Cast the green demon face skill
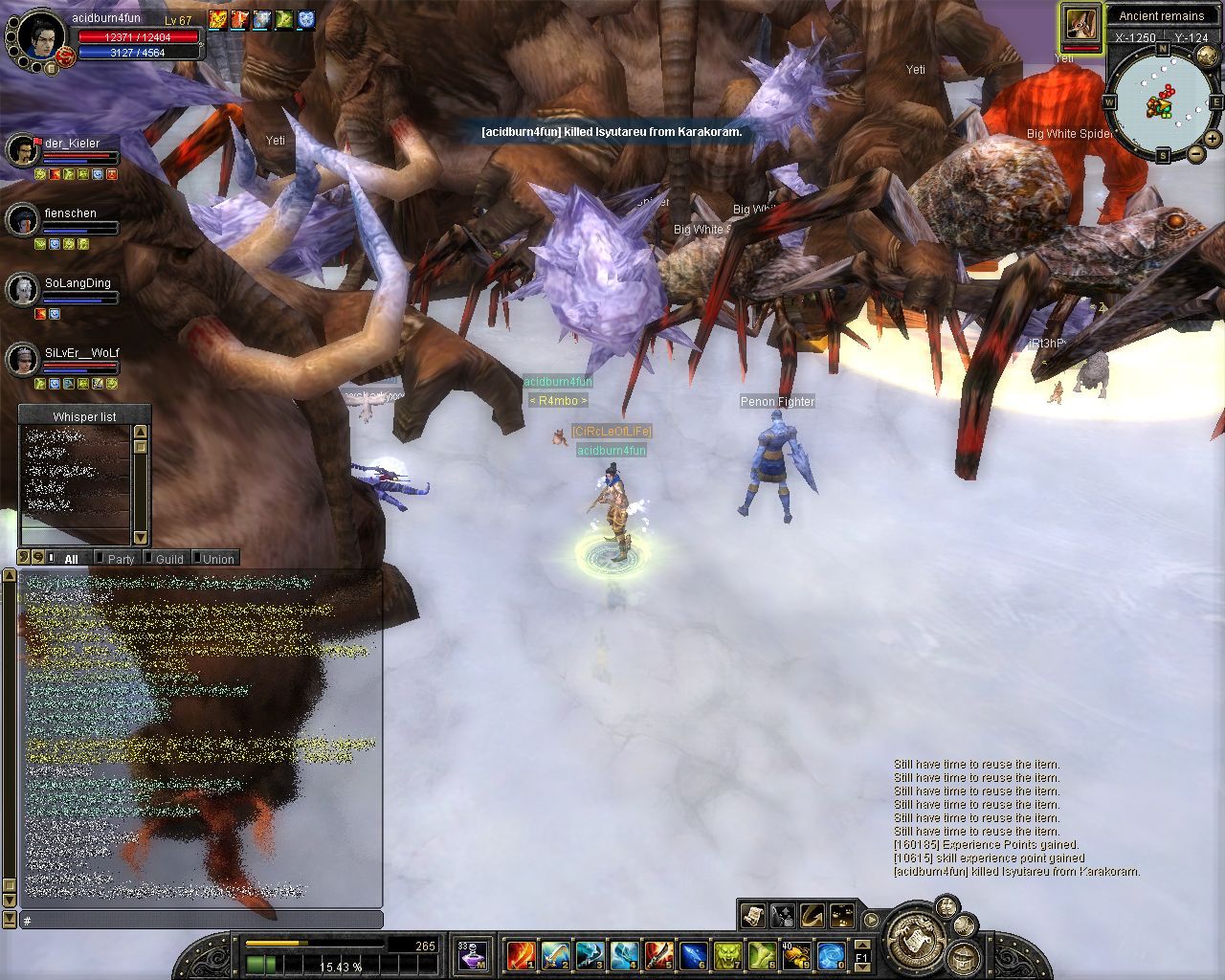The image size is (1225, 980). pos(727,954)
